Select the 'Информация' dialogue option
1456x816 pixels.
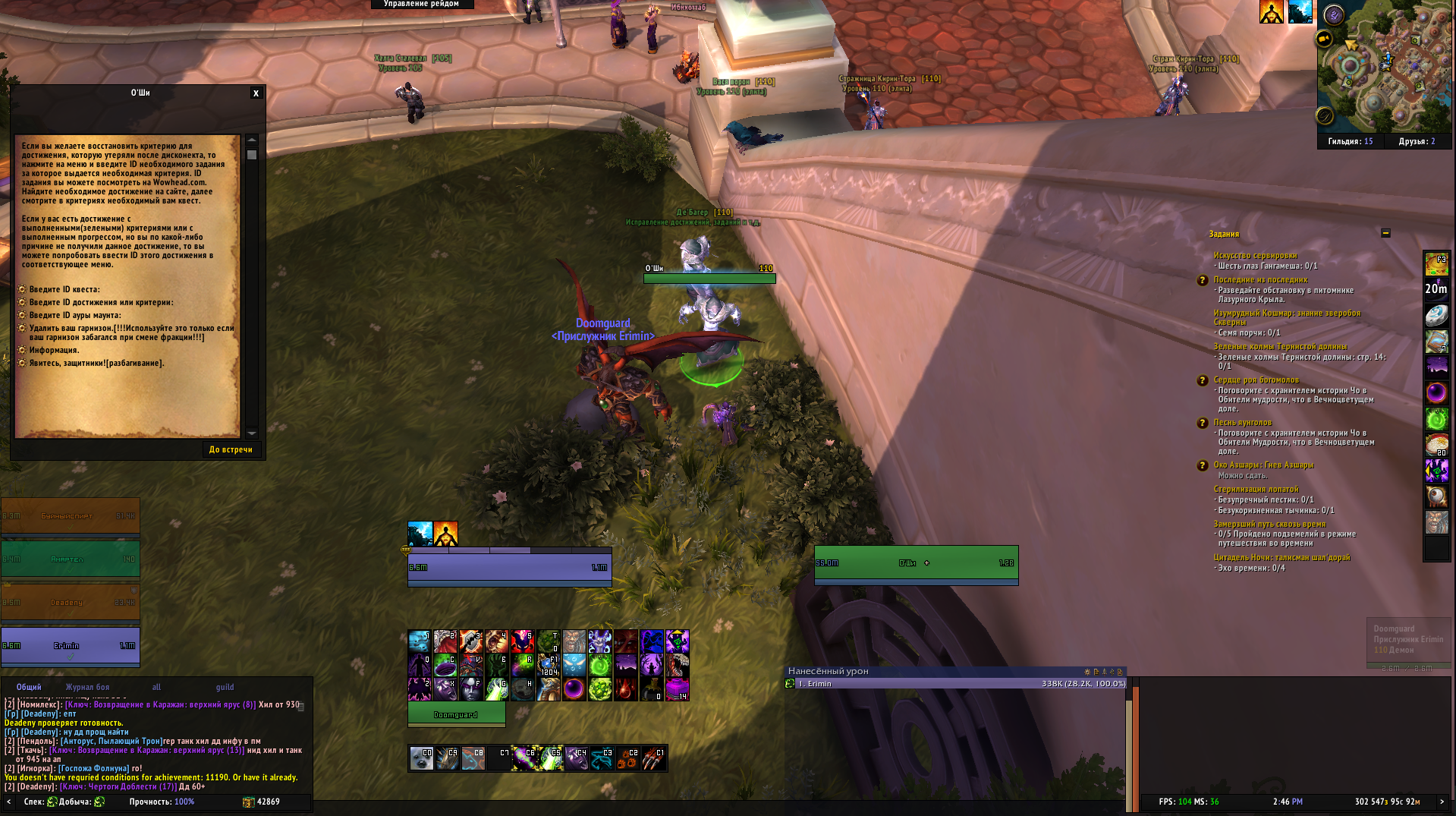[x=54, y=350]
